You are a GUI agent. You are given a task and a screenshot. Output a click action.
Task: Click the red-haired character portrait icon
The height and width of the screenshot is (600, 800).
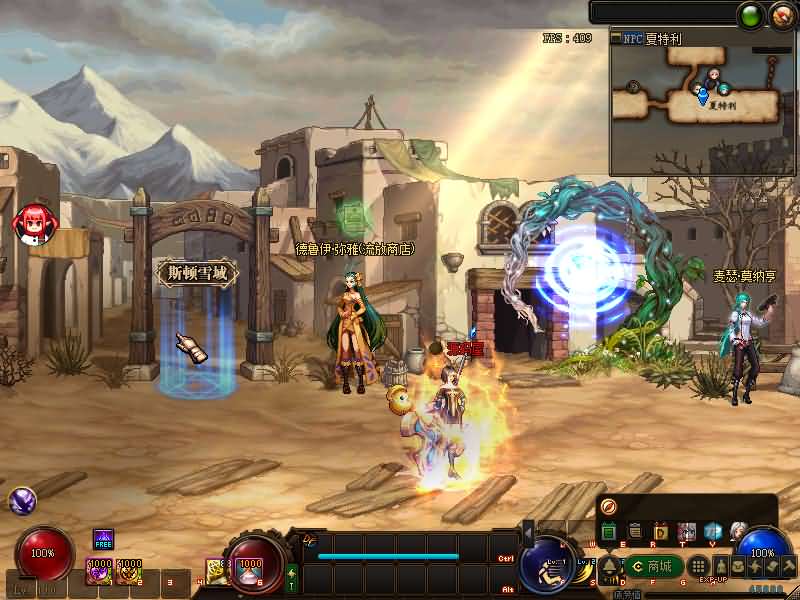34,222
